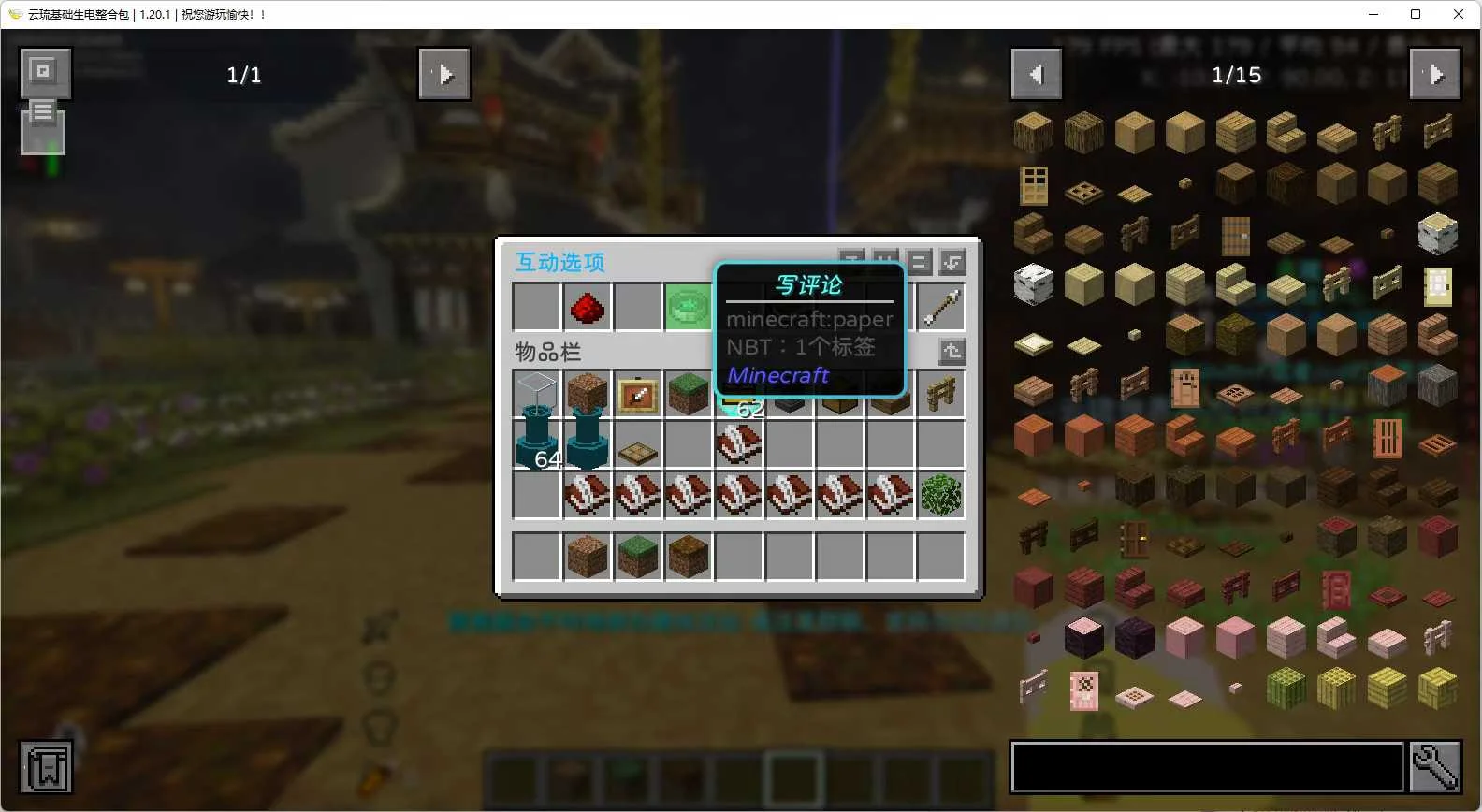Select oak door in item list
Screen dimensions: 1482x812
[1034, 184]
